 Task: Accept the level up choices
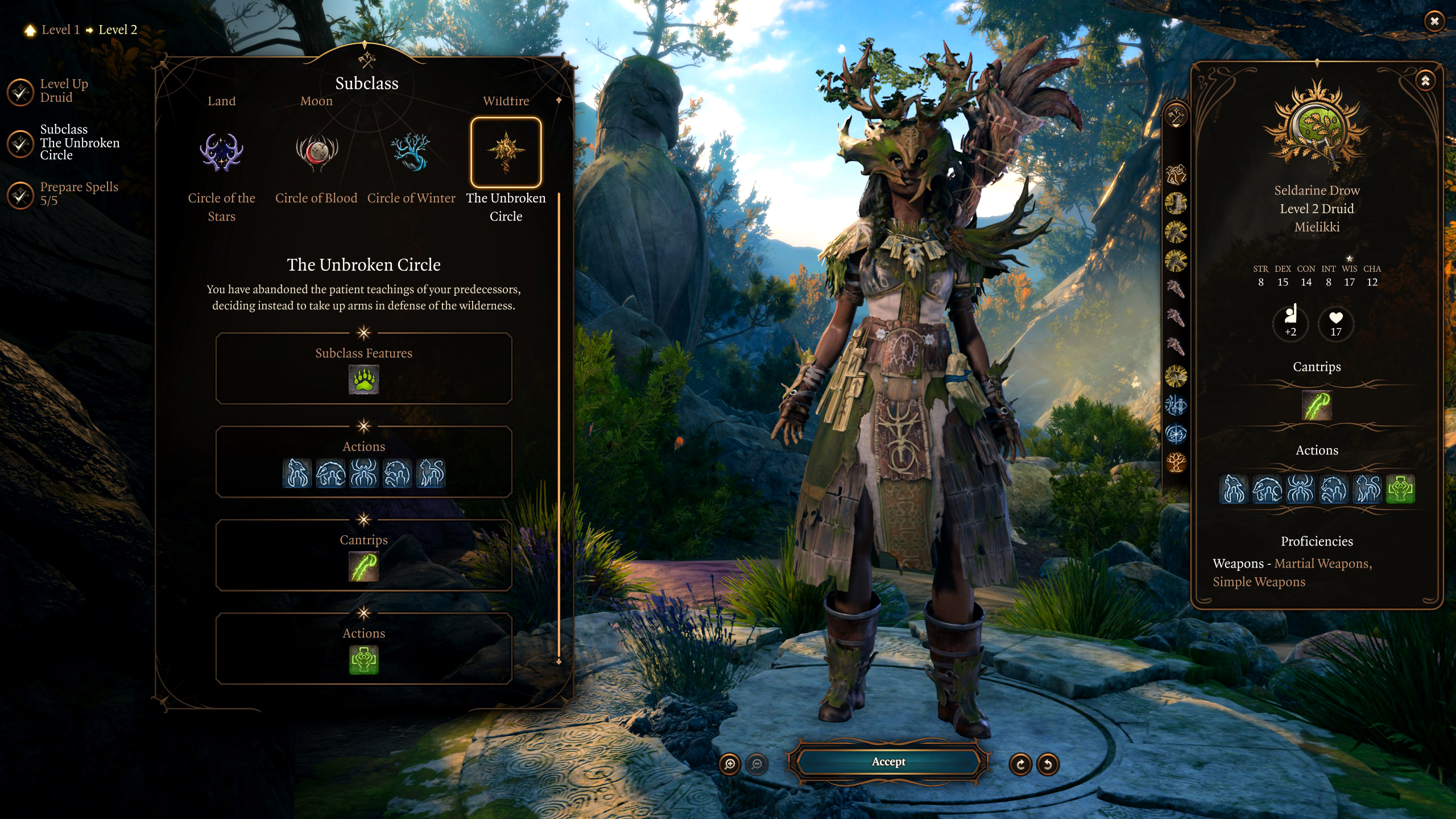[888, 762]
